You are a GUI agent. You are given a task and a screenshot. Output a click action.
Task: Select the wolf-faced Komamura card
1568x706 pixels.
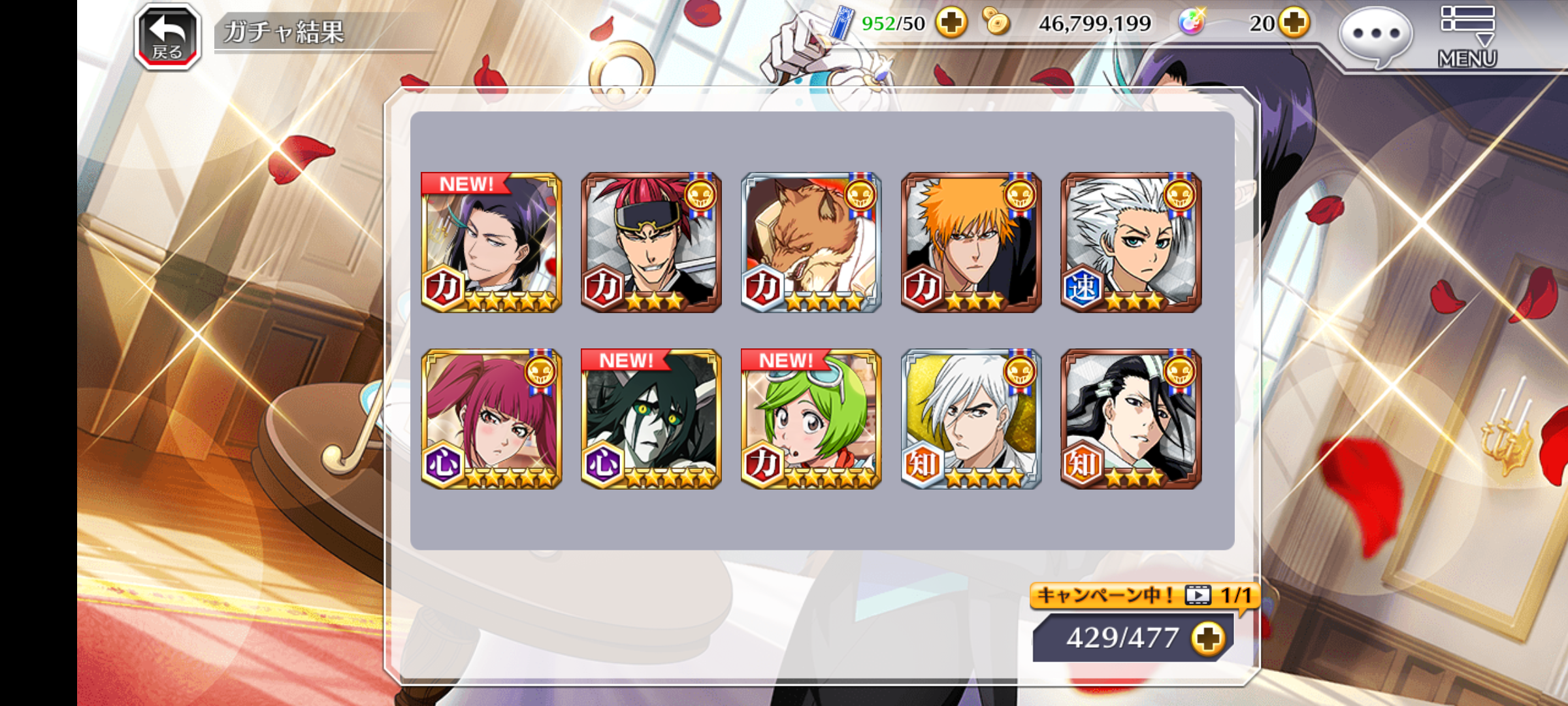[811, 243]
